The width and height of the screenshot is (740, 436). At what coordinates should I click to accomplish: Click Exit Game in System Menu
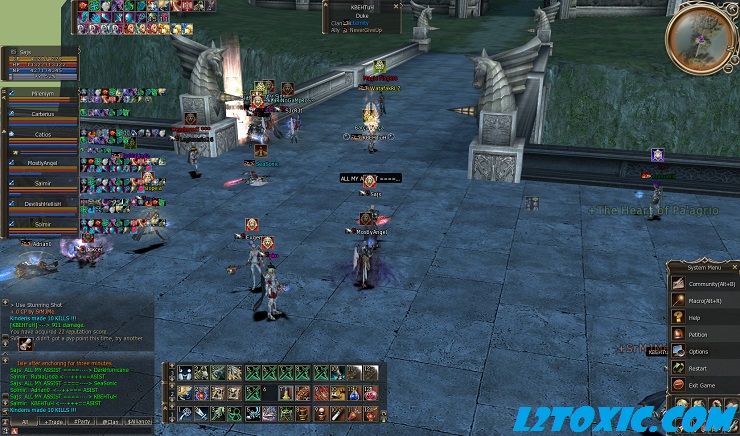click(702, 385)
